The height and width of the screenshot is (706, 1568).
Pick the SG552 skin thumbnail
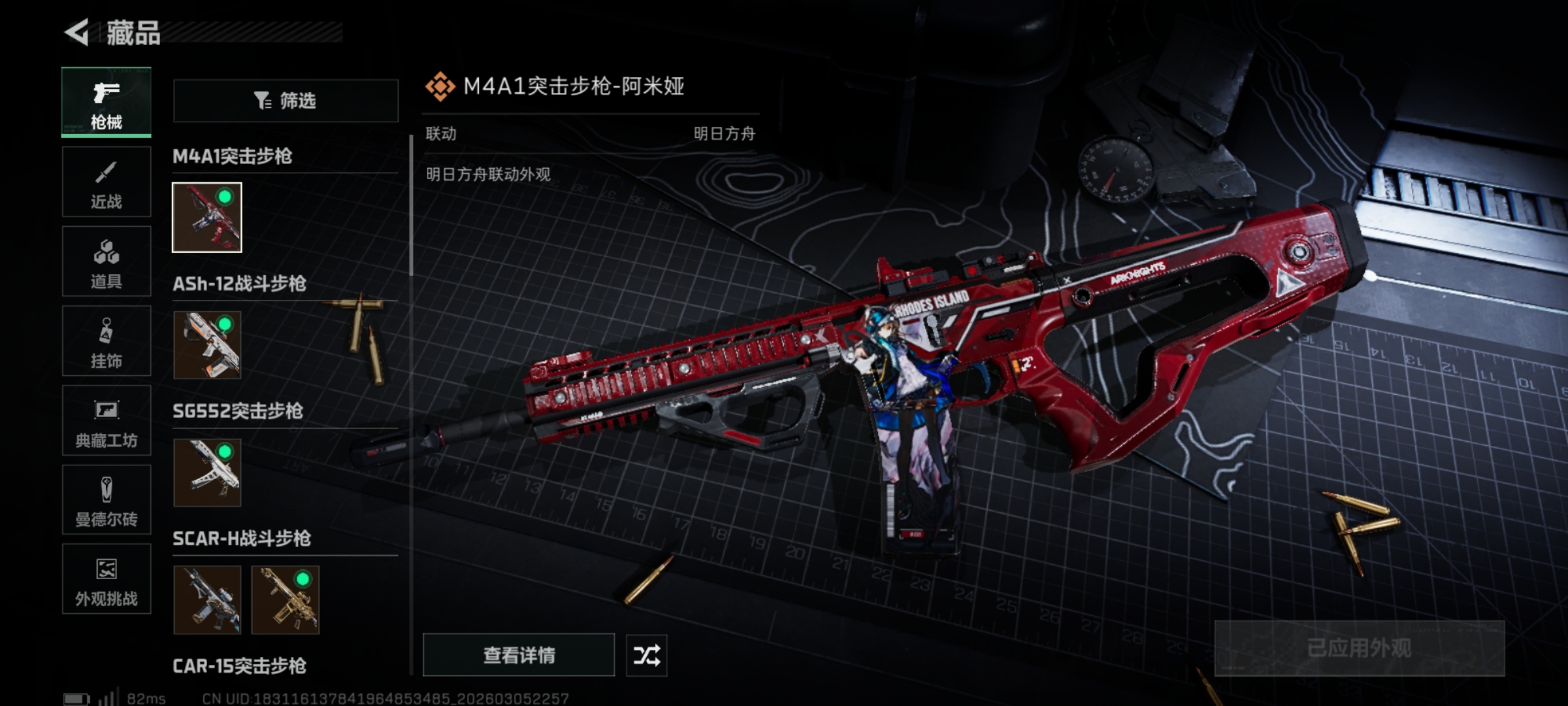tap(207, 473)
